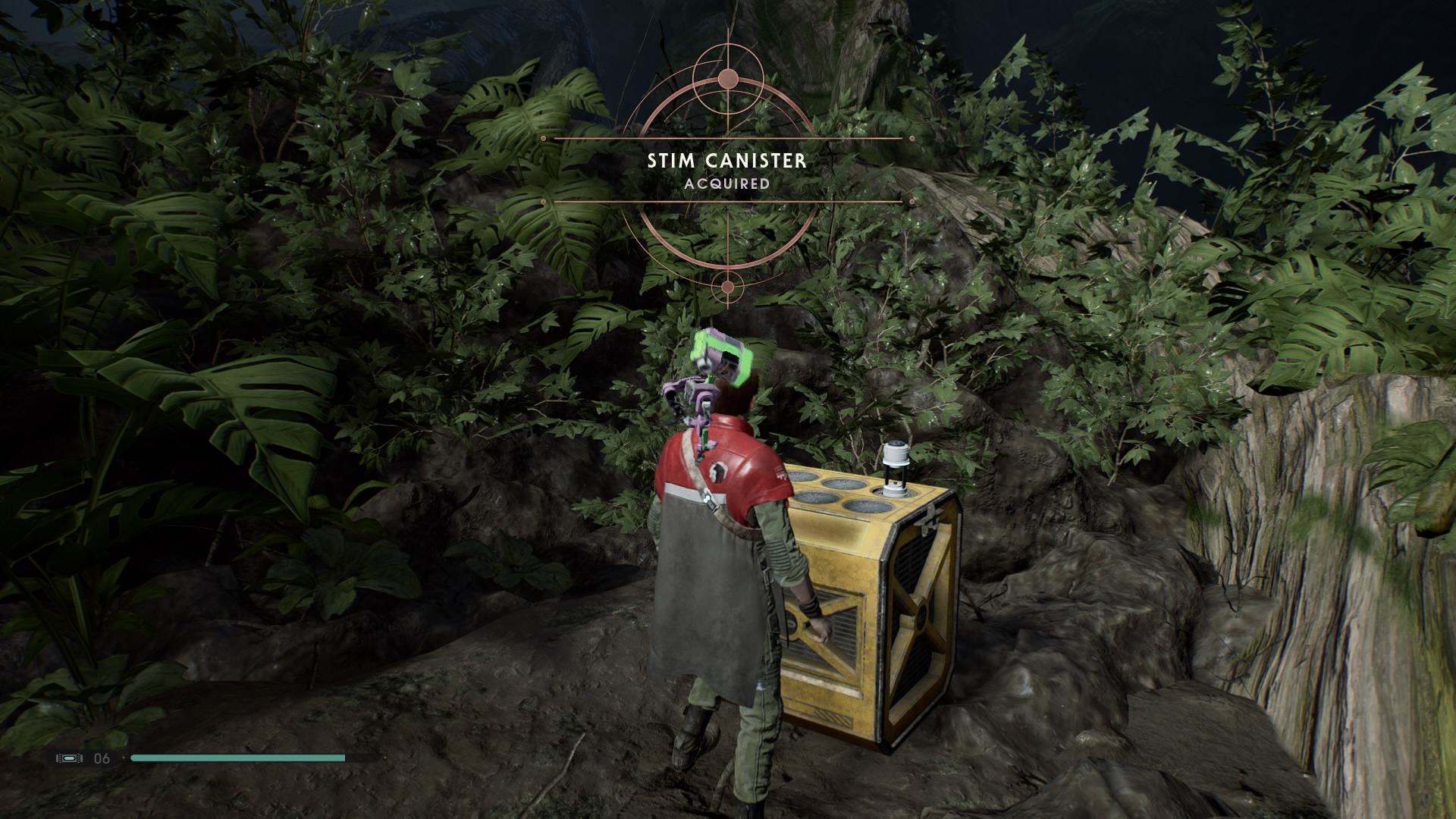Image resolution: width=1456 pixels, height=819 pixels.
Task: Click the stim count number 06
Action: (x=101, y=758)
